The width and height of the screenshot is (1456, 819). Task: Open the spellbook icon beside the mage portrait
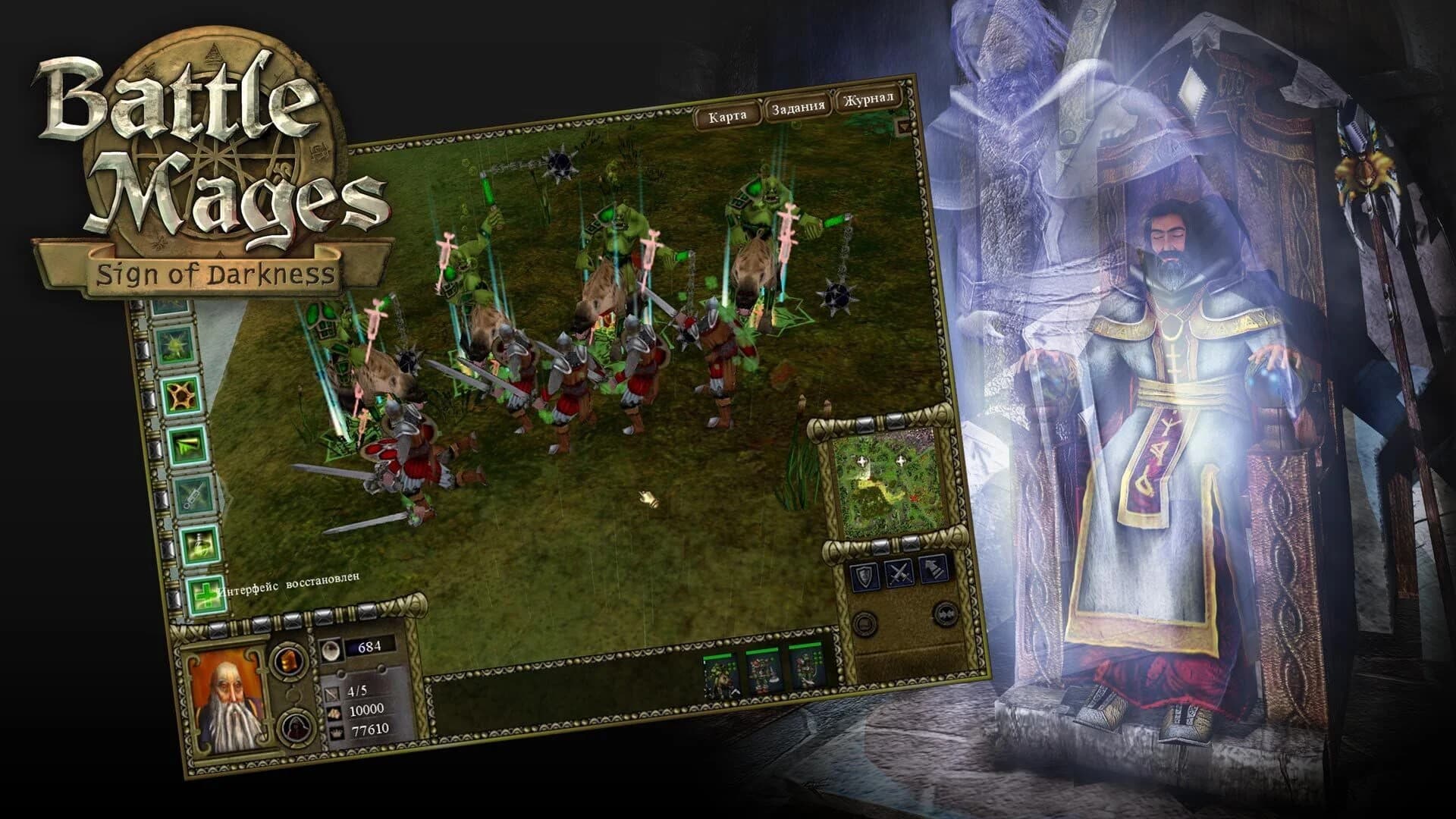point(289,660)
